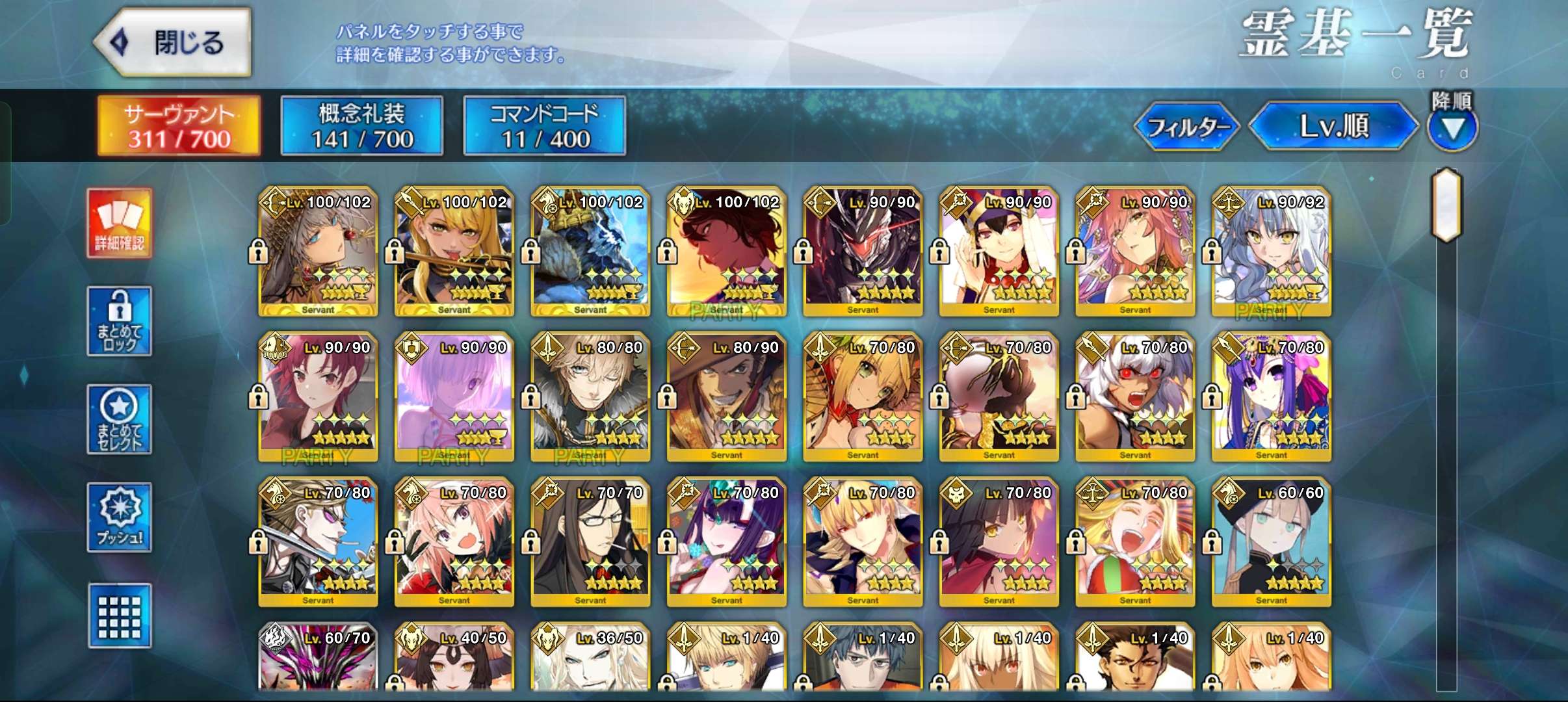This screenshot has width=1568, height=702.
Task: Select the サーヴァント tab
Action: [179, 126]
